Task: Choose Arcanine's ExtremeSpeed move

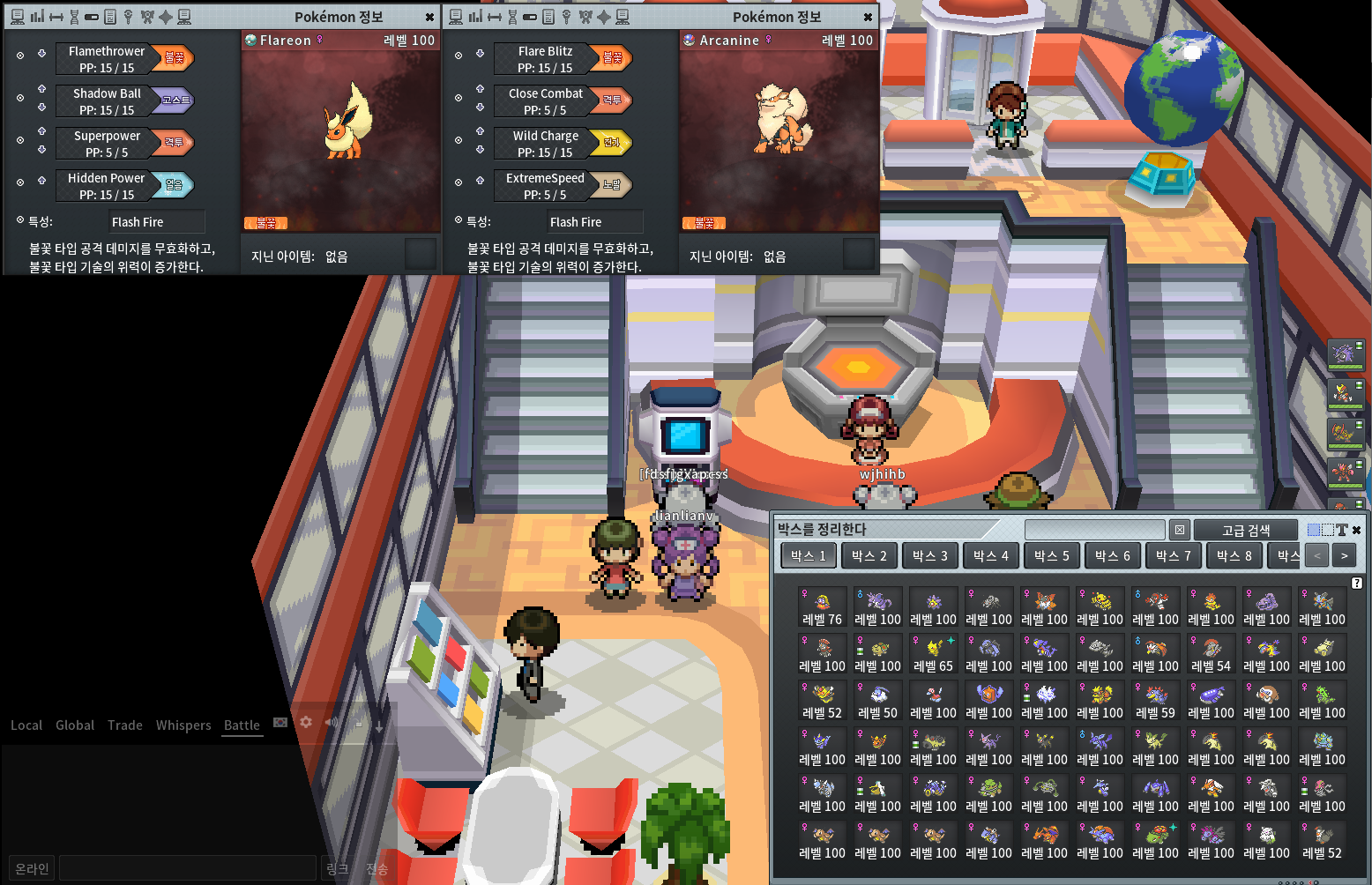Action: coord(545,186)
